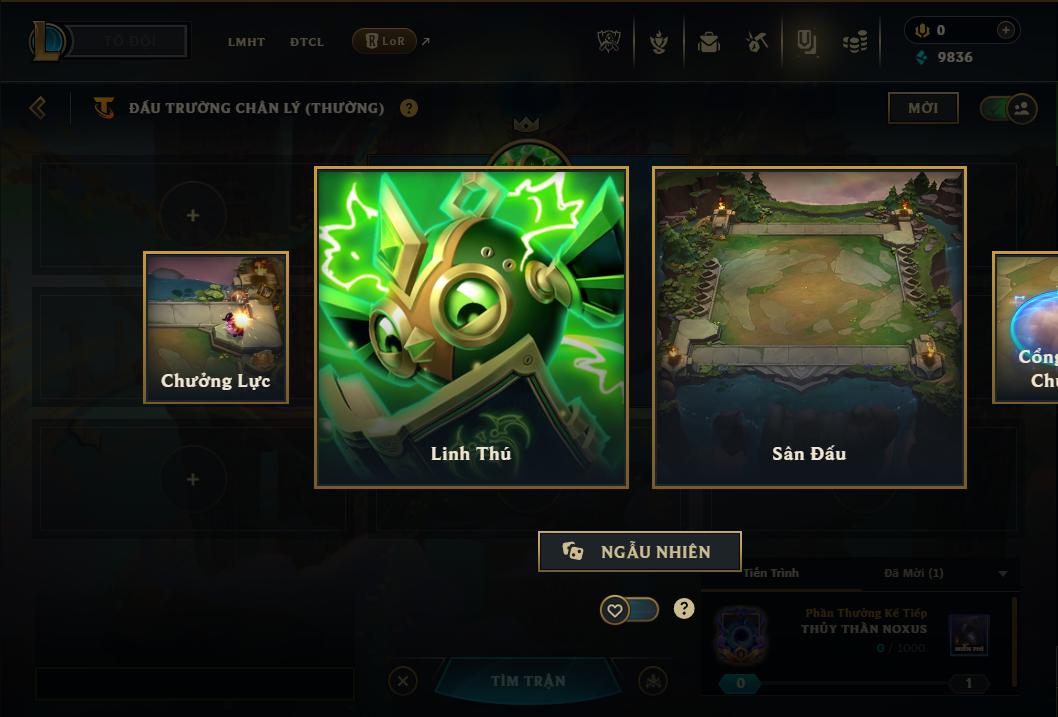Click the Ngẫu Nhiên random button
This screenshot has width=1058, height=717.
[x=639, y=551]
